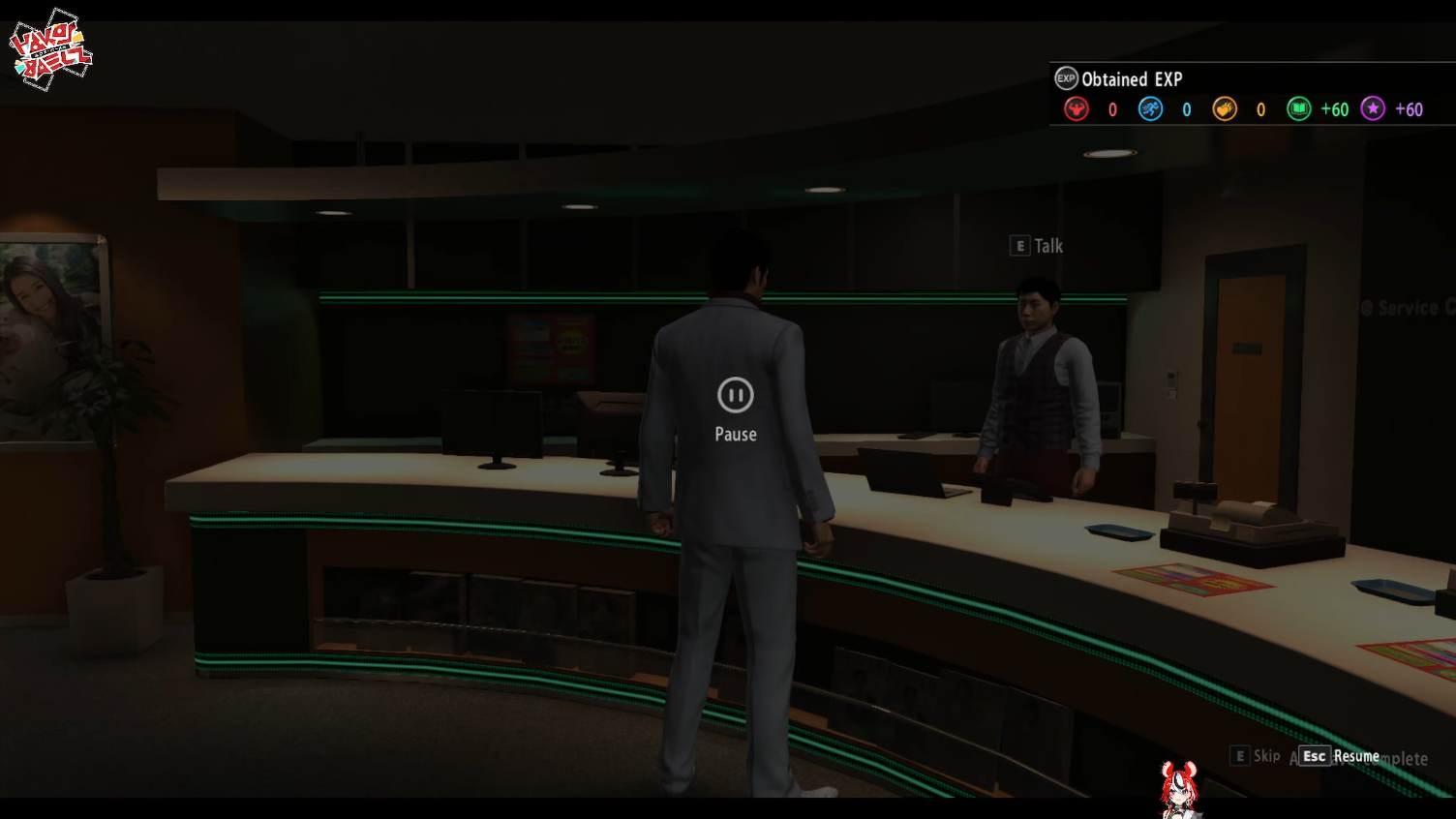This screenshot has width=1456, height=819.
Task: Click the red streamer logo overlay
Action: coord(50,50)
